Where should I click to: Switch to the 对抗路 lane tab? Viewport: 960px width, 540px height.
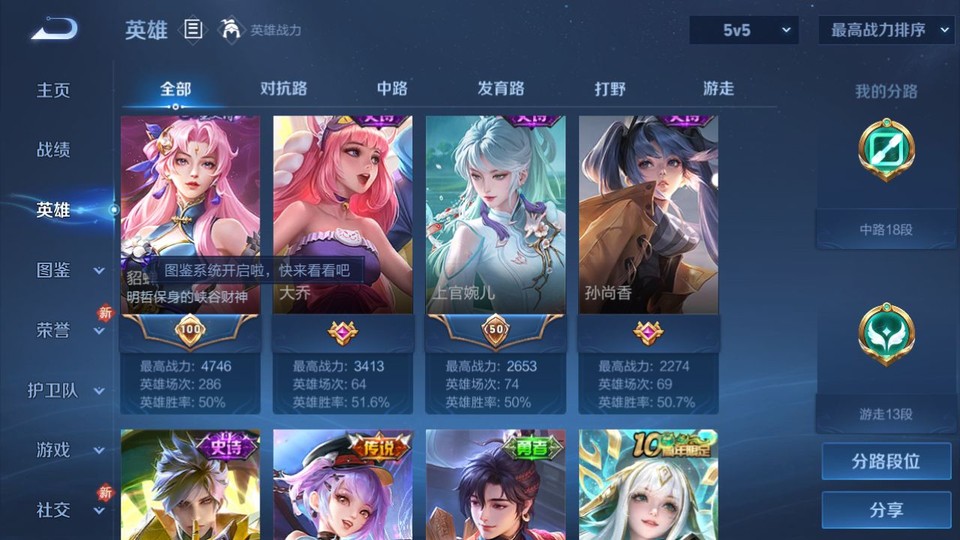coord(283,88)
